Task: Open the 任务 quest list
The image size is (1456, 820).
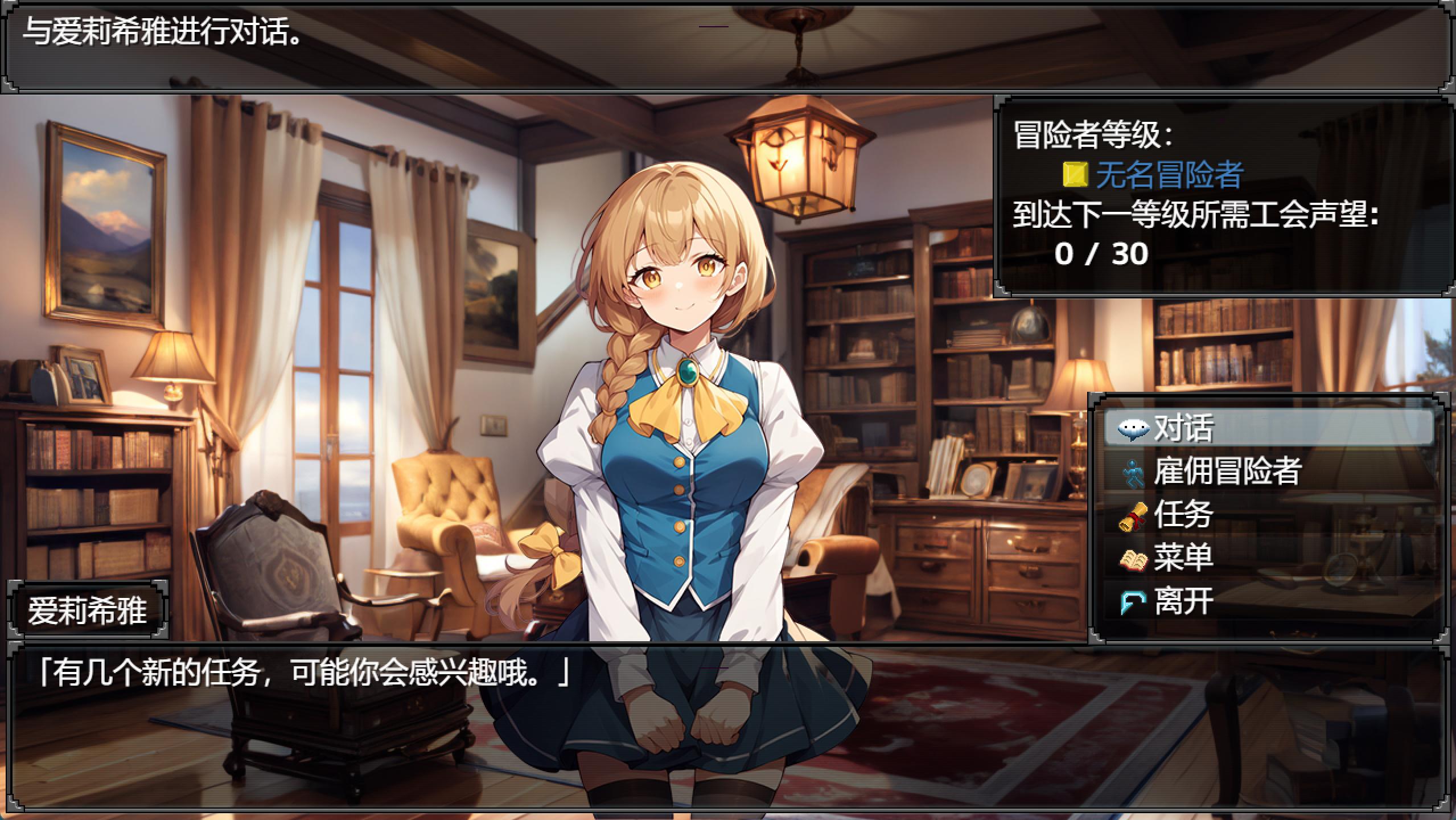Action: coord(1268,514)
